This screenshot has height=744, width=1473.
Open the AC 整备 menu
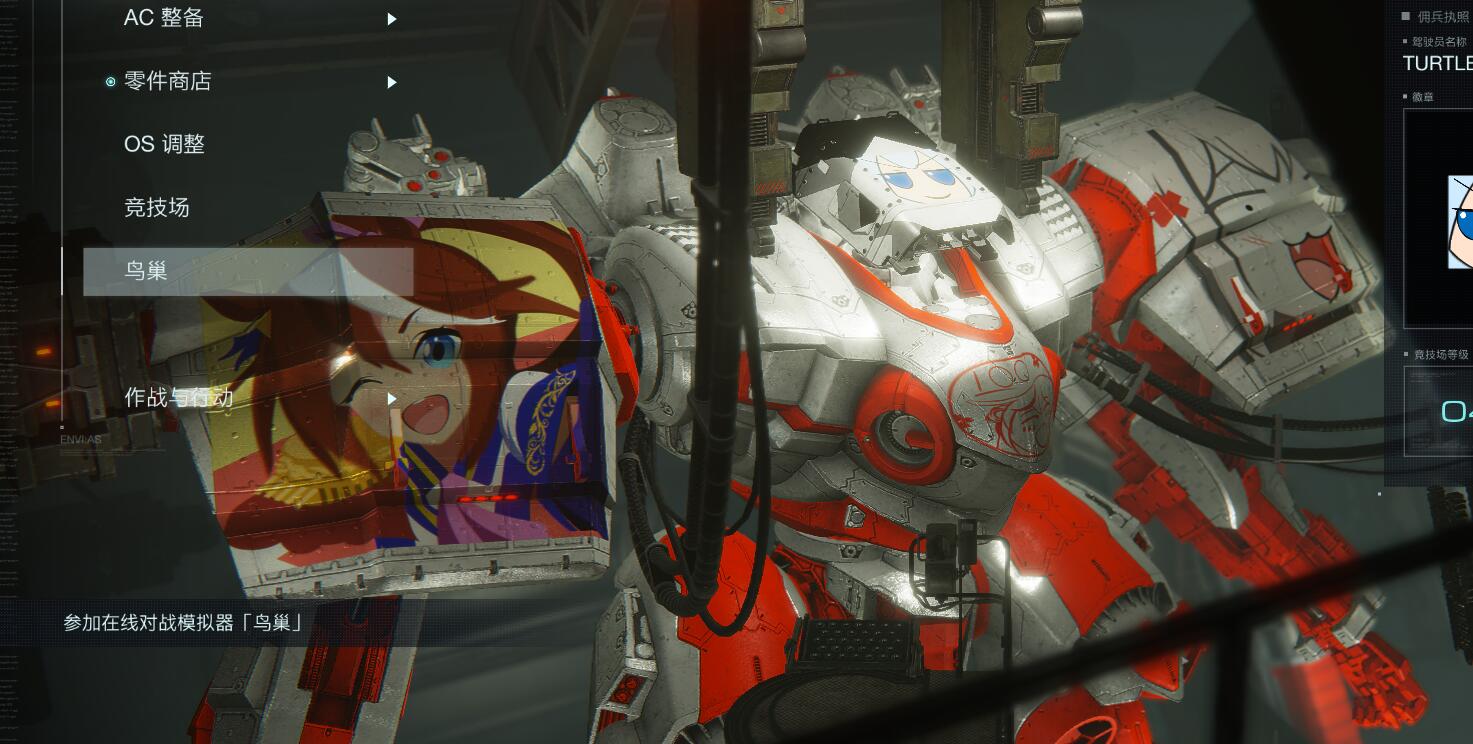(x=164, y=18)
